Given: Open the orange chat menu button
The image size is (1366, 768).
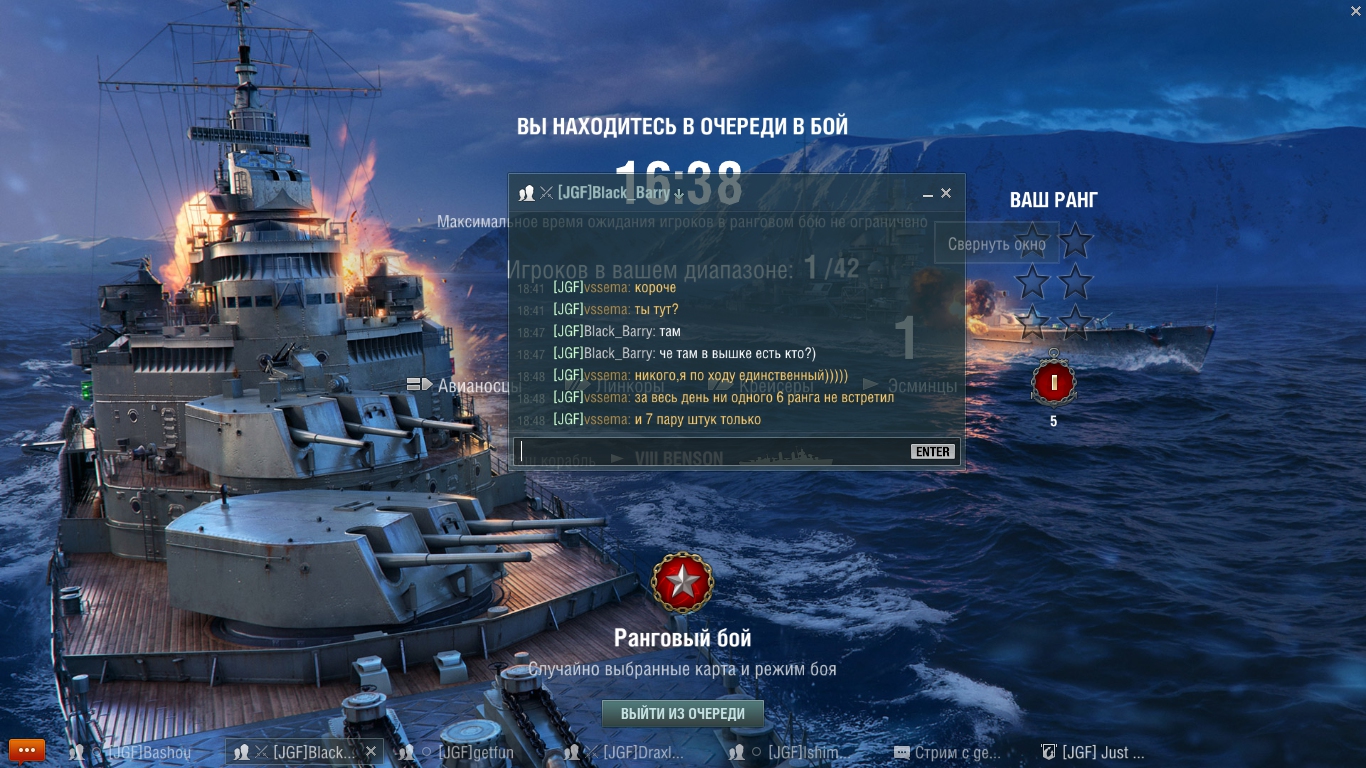Looking at the screenshot, I should [x=27, y=750].
